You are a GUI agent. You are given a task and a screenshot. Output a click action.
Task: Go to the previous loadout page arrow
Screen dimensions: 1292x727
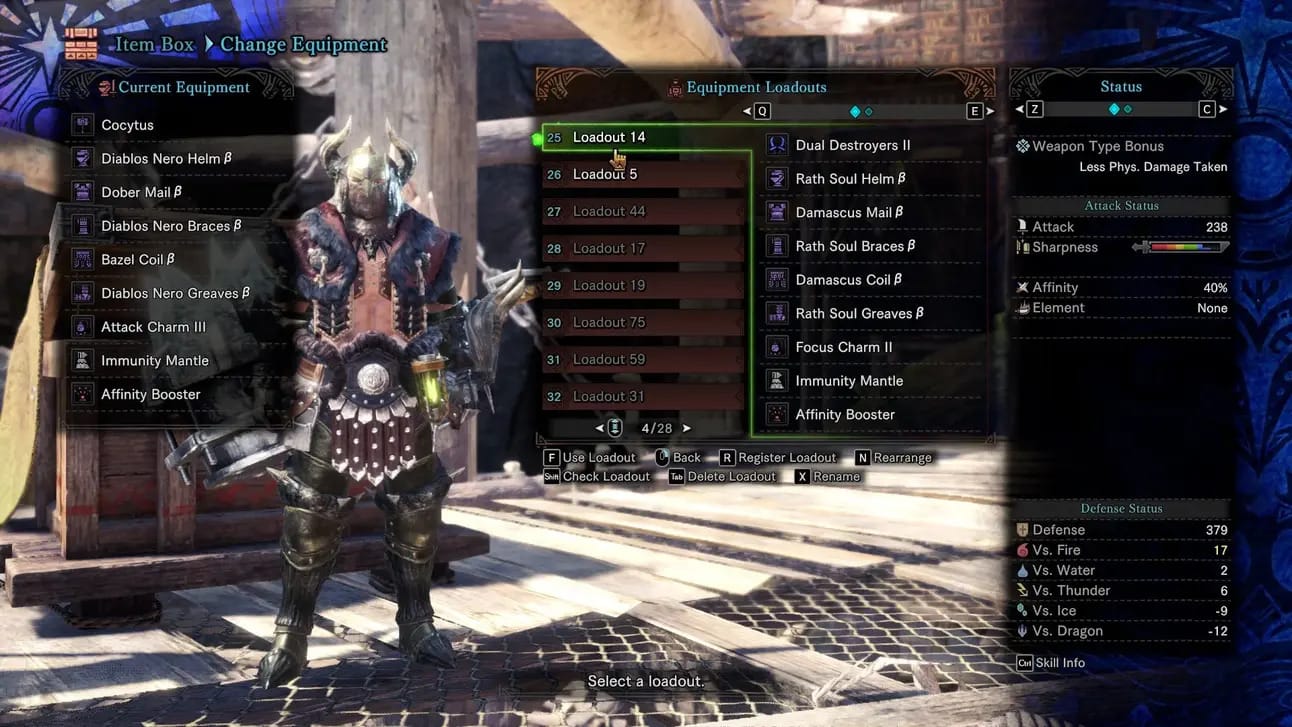click(x=600, y=428)
